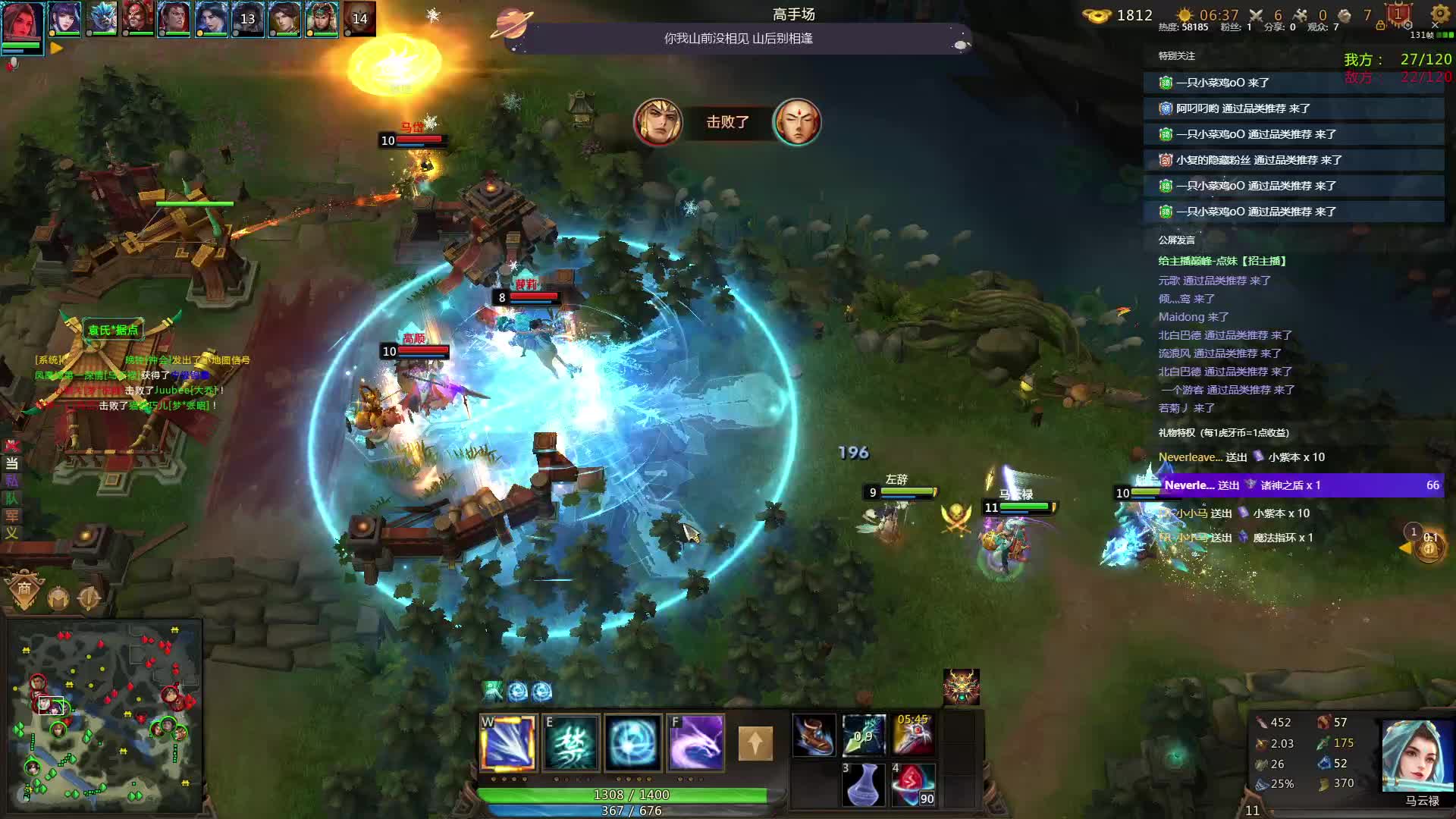Switch chat to the 私 private channel

click(12, 481)
